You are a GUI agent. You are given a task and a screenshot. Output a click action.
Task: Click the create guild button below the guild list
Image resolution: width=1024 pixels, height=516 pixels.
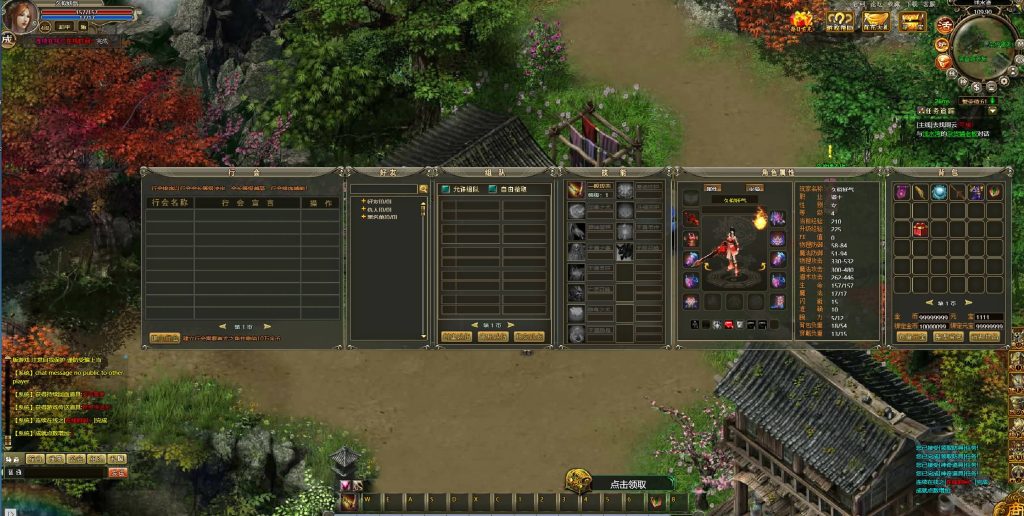point(165,338)
